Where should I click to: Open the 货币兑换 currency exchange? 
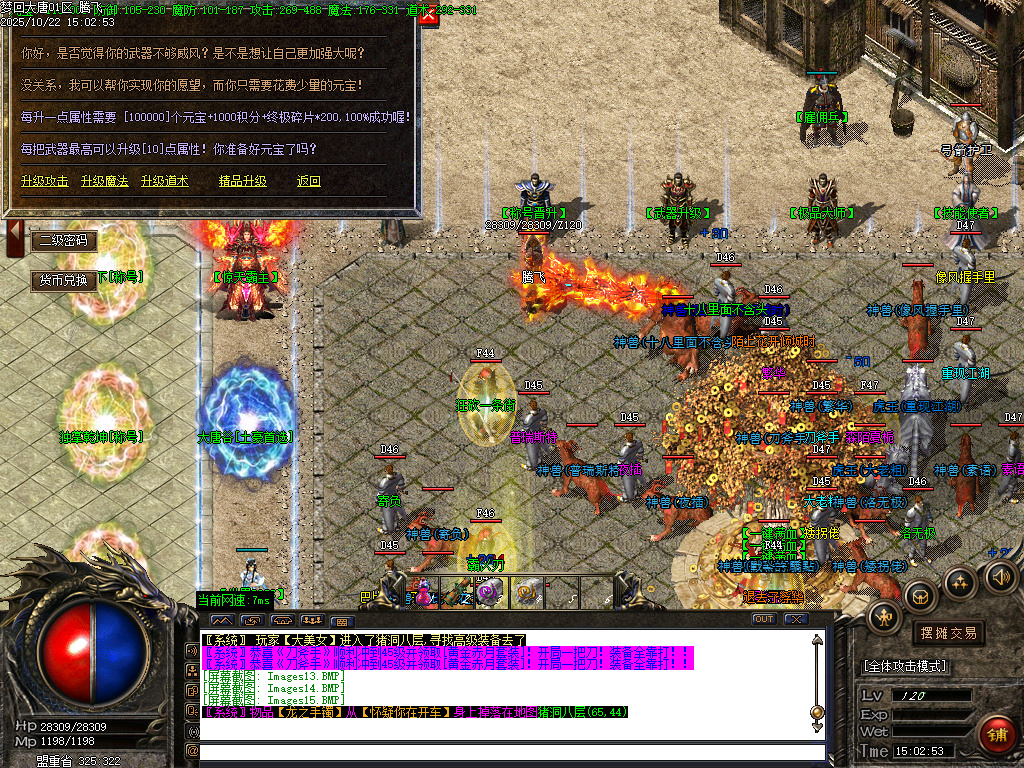pyautogui.click(x=65, y=280)
